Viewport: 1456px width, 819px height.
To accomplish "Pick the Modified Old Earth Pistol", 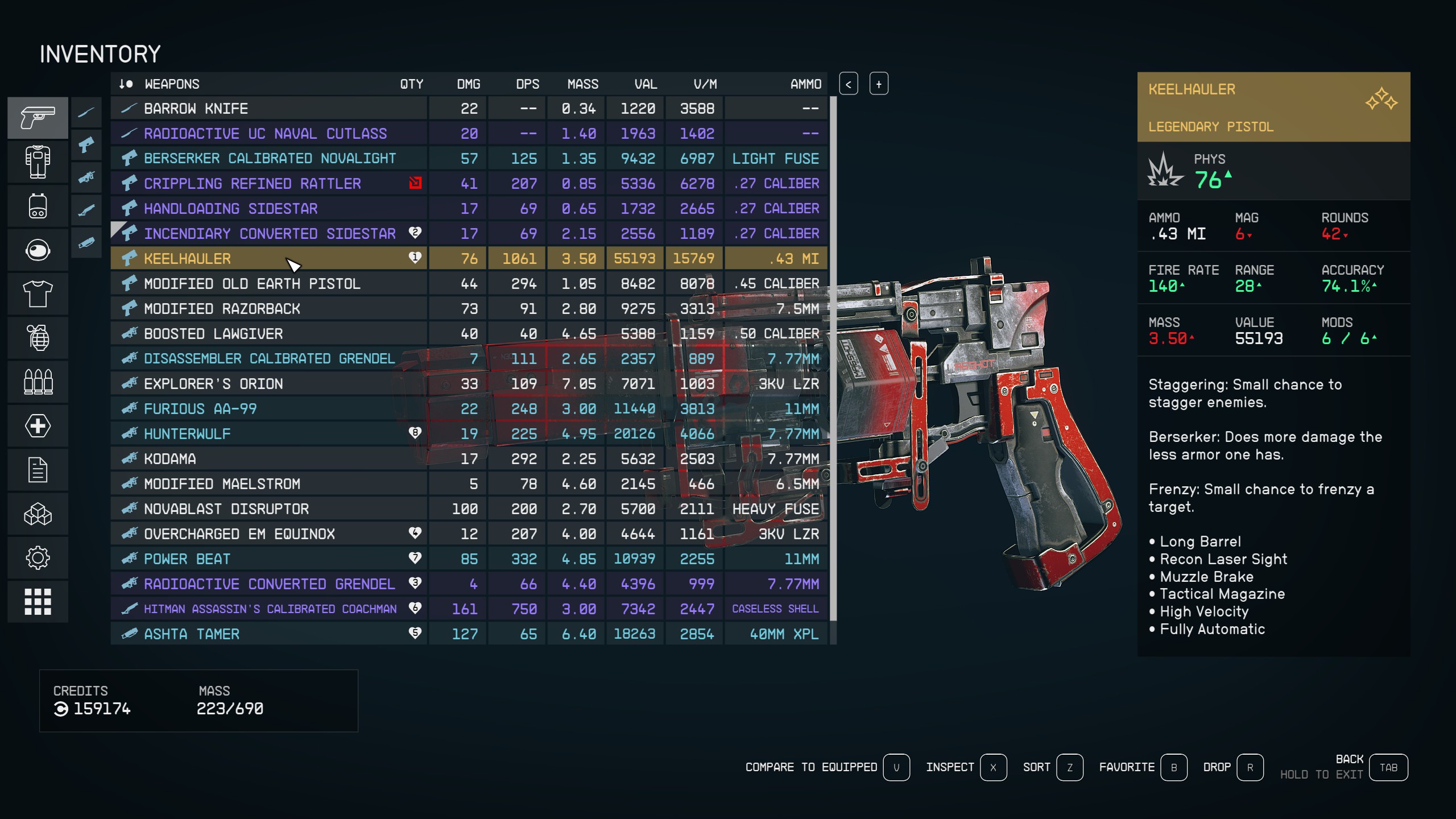I will click(252, 284).
